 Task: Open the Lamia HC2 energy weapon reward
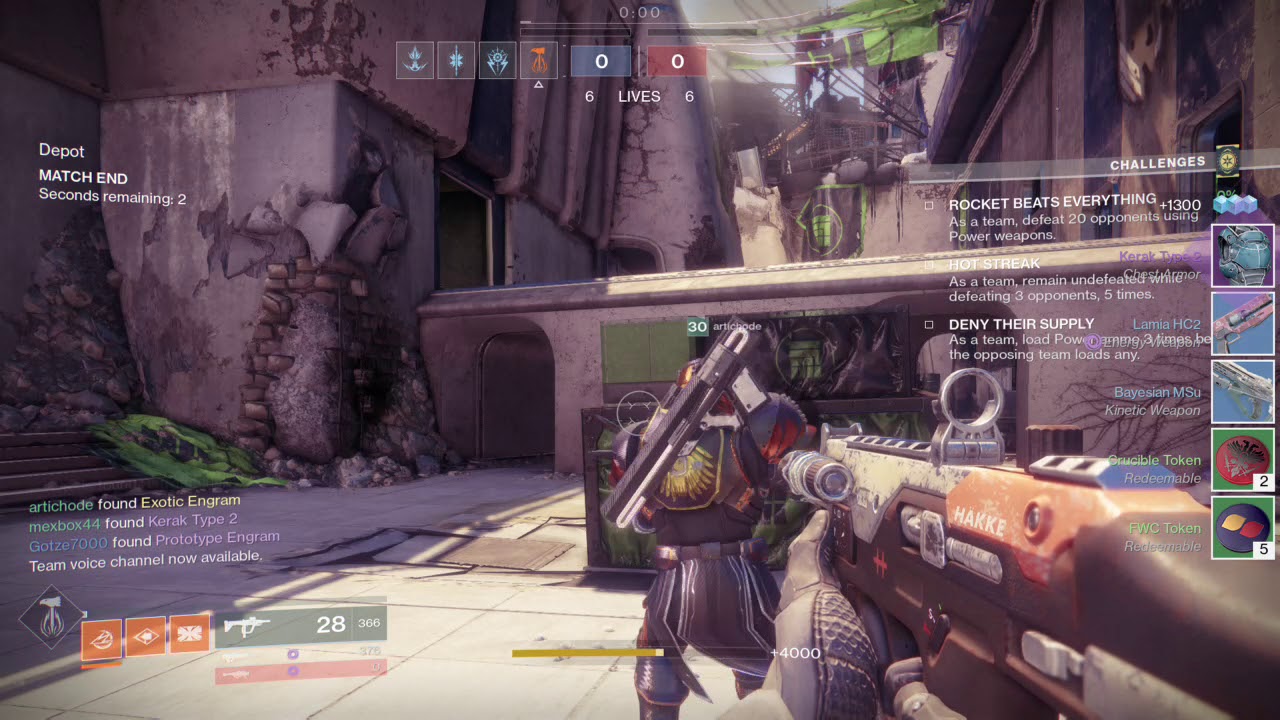(1243, 324)
